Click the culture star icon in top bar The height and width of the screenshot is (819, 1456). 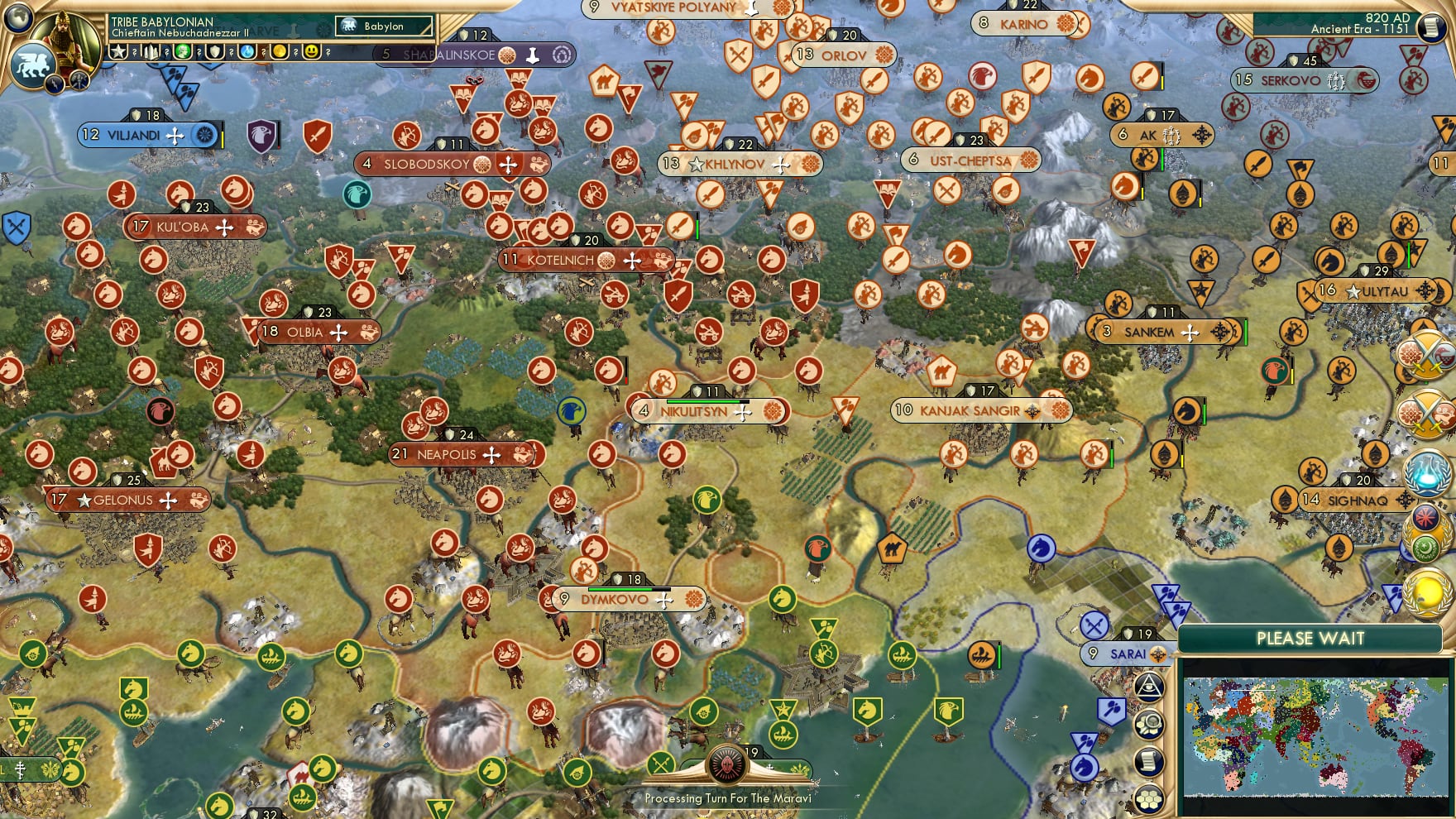coord(118,51)
